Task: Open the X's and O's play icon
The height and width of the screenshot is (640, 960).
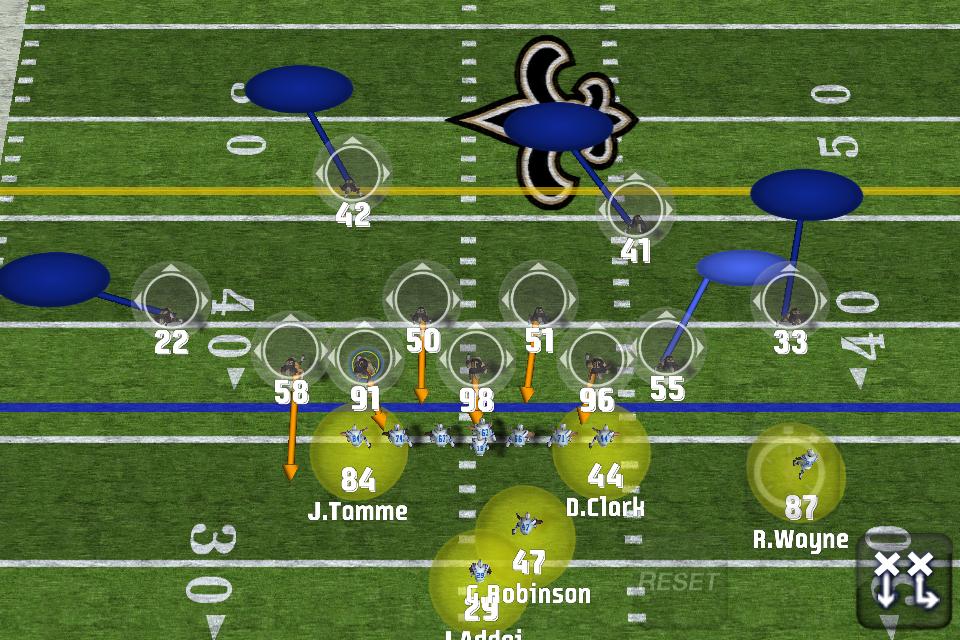Action: (903, 580)
